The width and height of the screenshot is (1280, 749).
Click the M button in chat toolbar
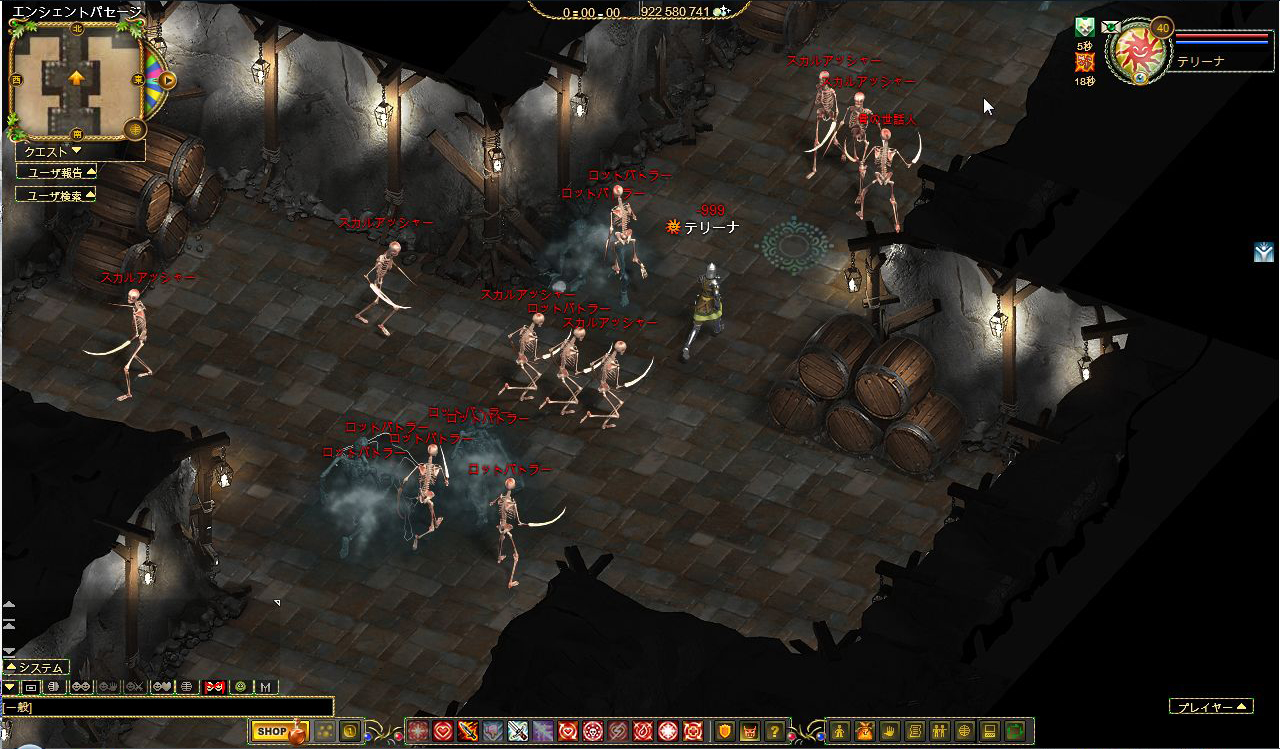[x=265, y=687]
